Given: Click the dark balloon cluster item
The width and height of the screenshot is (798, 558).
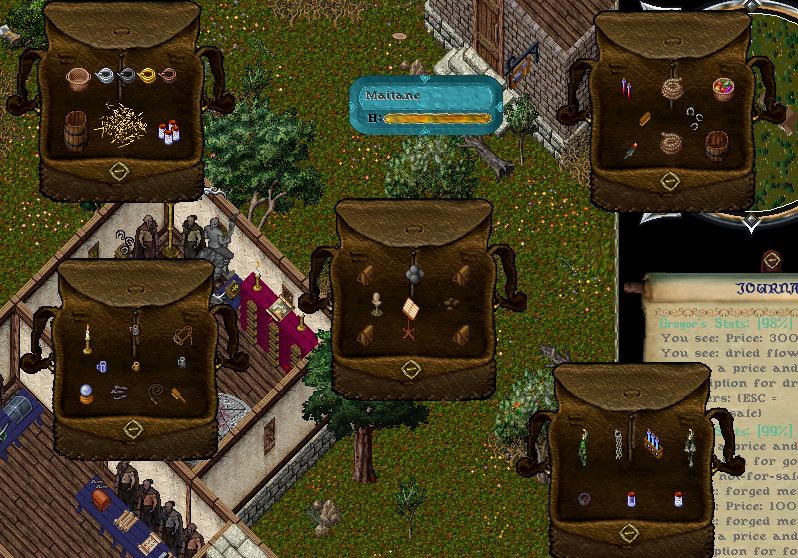Looking at the screenshot, I should pyautogui.click(x=413, y=272).
